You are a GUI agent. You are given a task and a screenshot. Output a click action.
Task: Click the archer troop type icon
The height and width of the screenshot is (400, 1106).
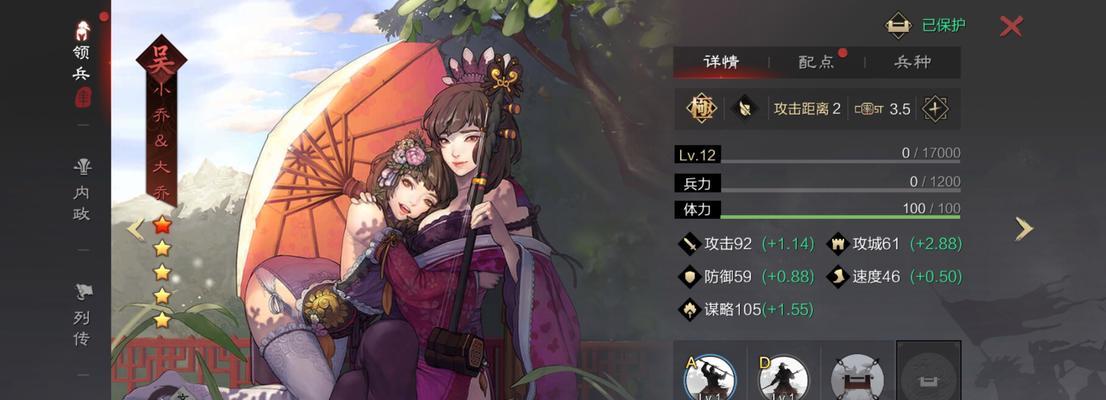pos(744,108)
